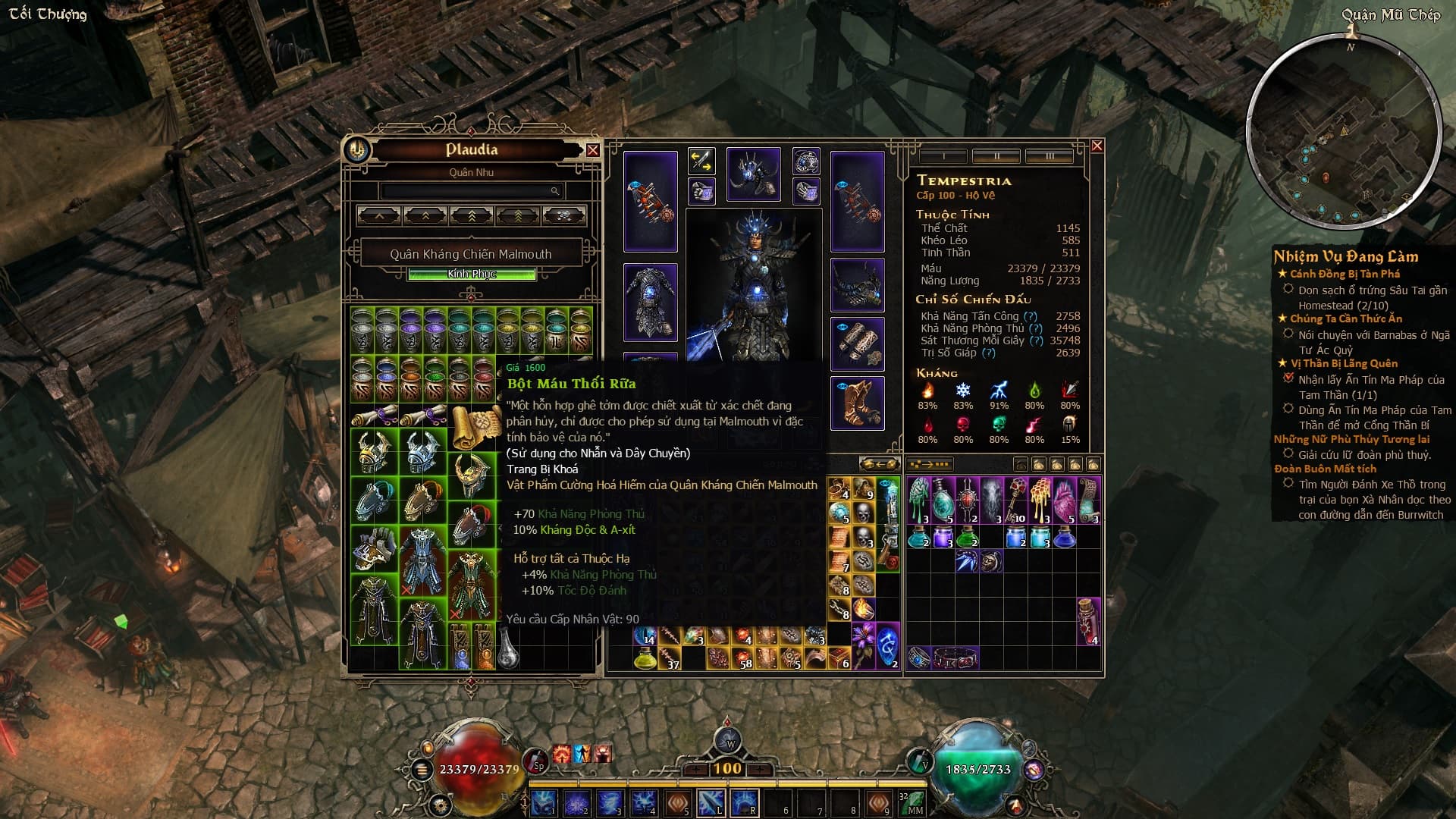
Task: Toggle the weapon swap arrows button
Action: pos(701,161)
